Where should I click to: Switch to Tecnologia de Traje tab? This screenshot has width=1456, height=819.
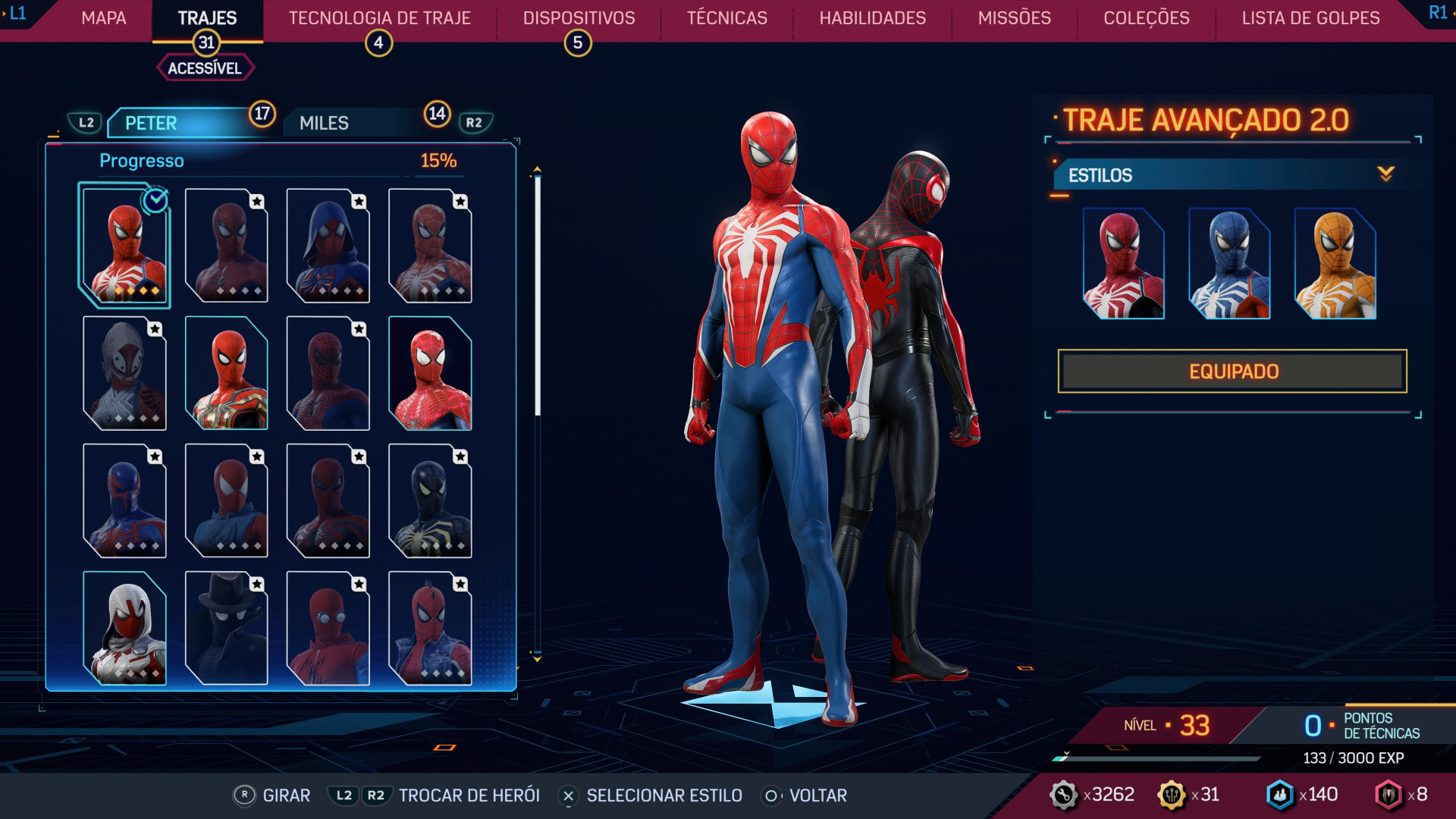[x=379, y=18]
